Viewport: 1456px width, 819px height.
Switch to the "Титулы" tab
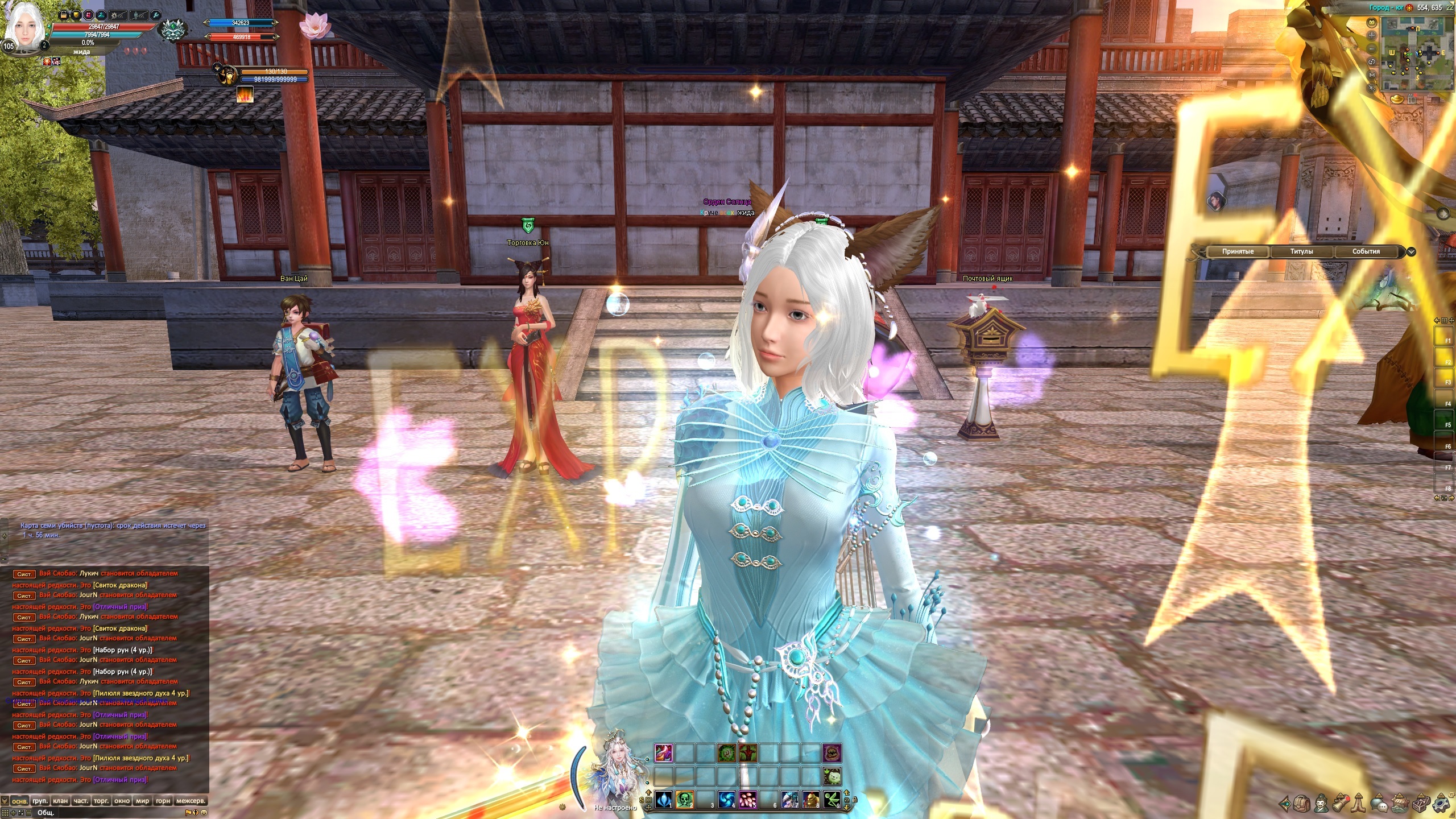coord(1302,251)
